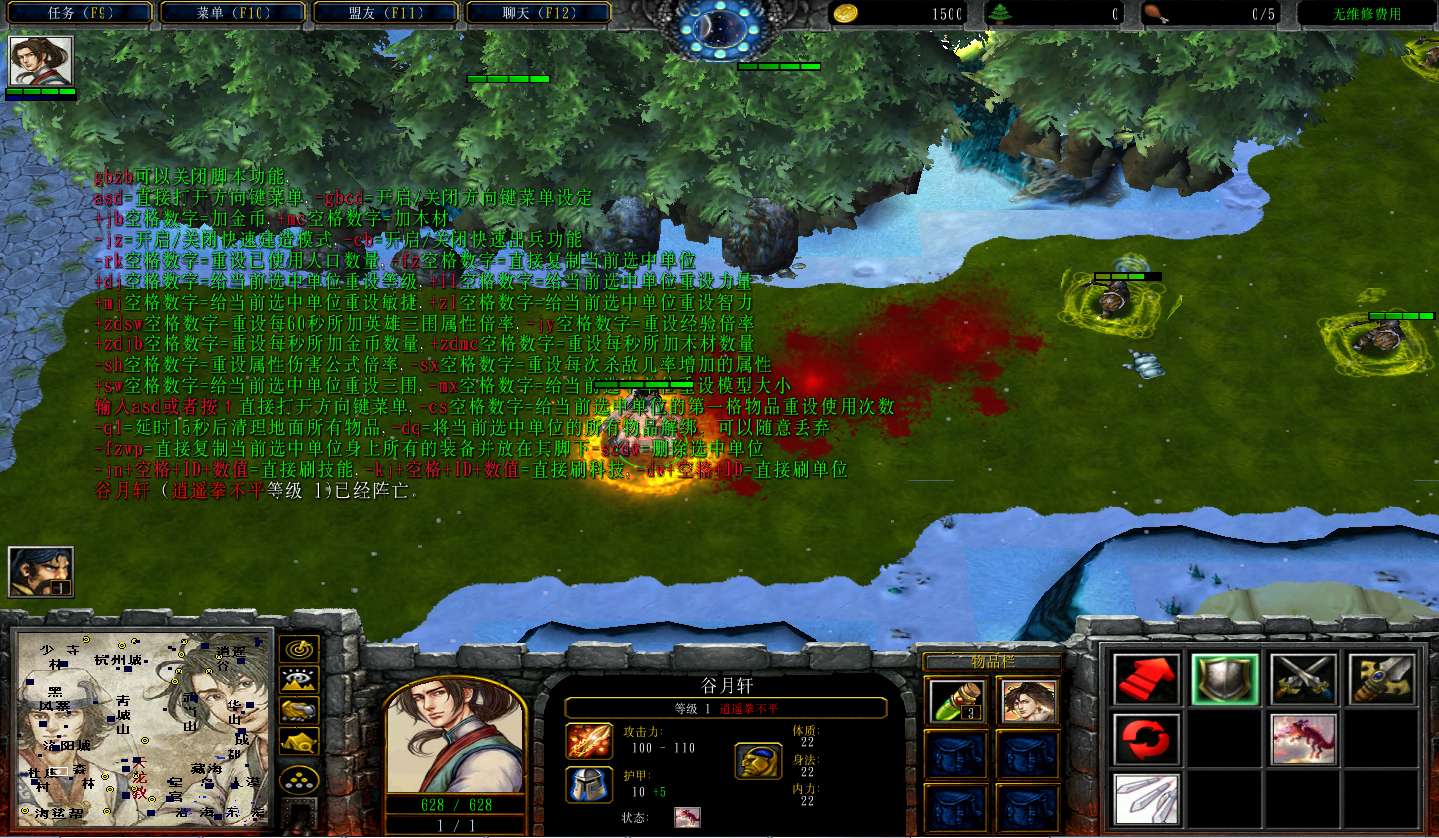
Task: Activate the red circular arrows Patrol command
Action: 1146,739
